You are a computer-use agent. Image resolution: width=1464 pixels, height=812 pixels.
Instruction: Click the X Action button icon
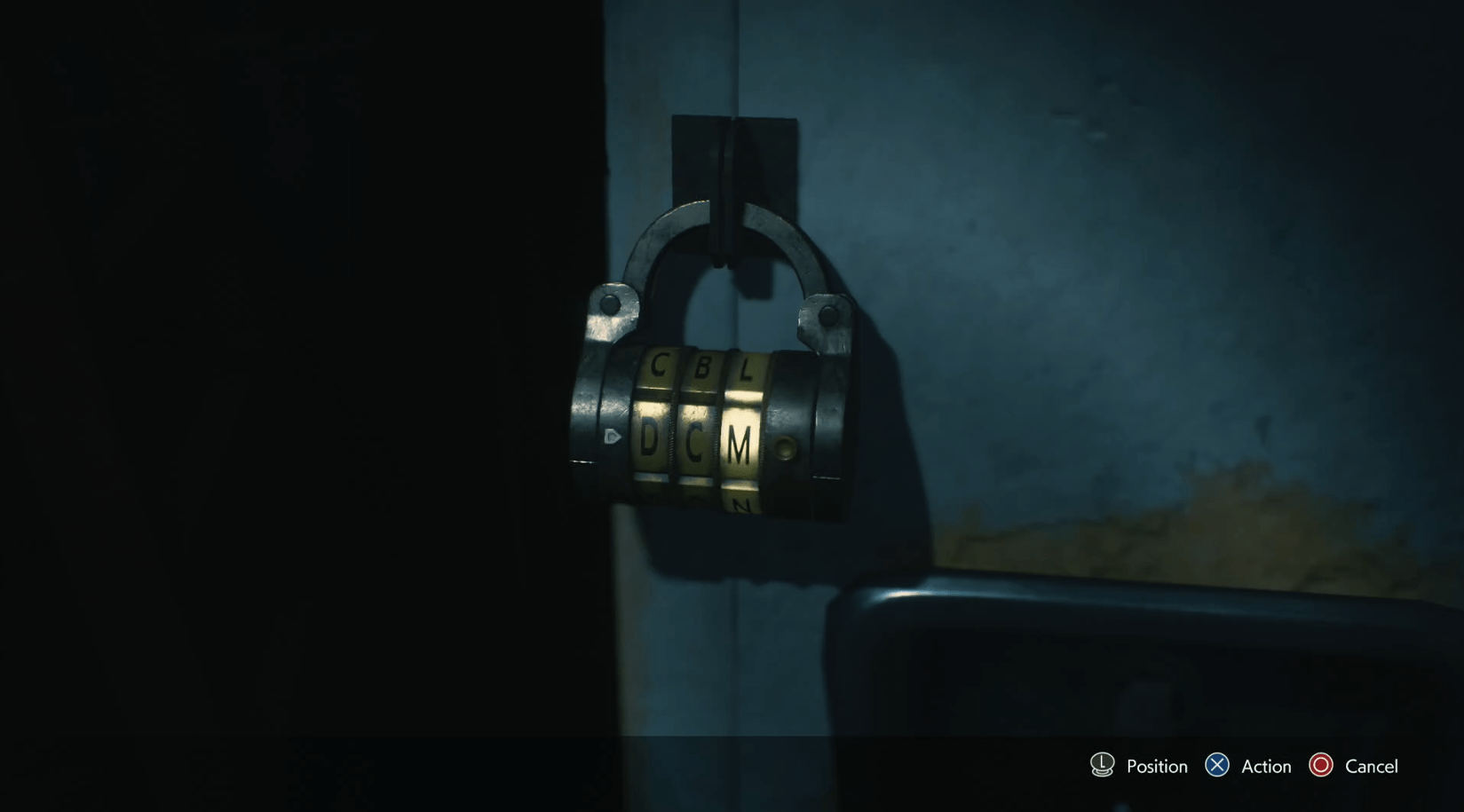point(1219,765)
